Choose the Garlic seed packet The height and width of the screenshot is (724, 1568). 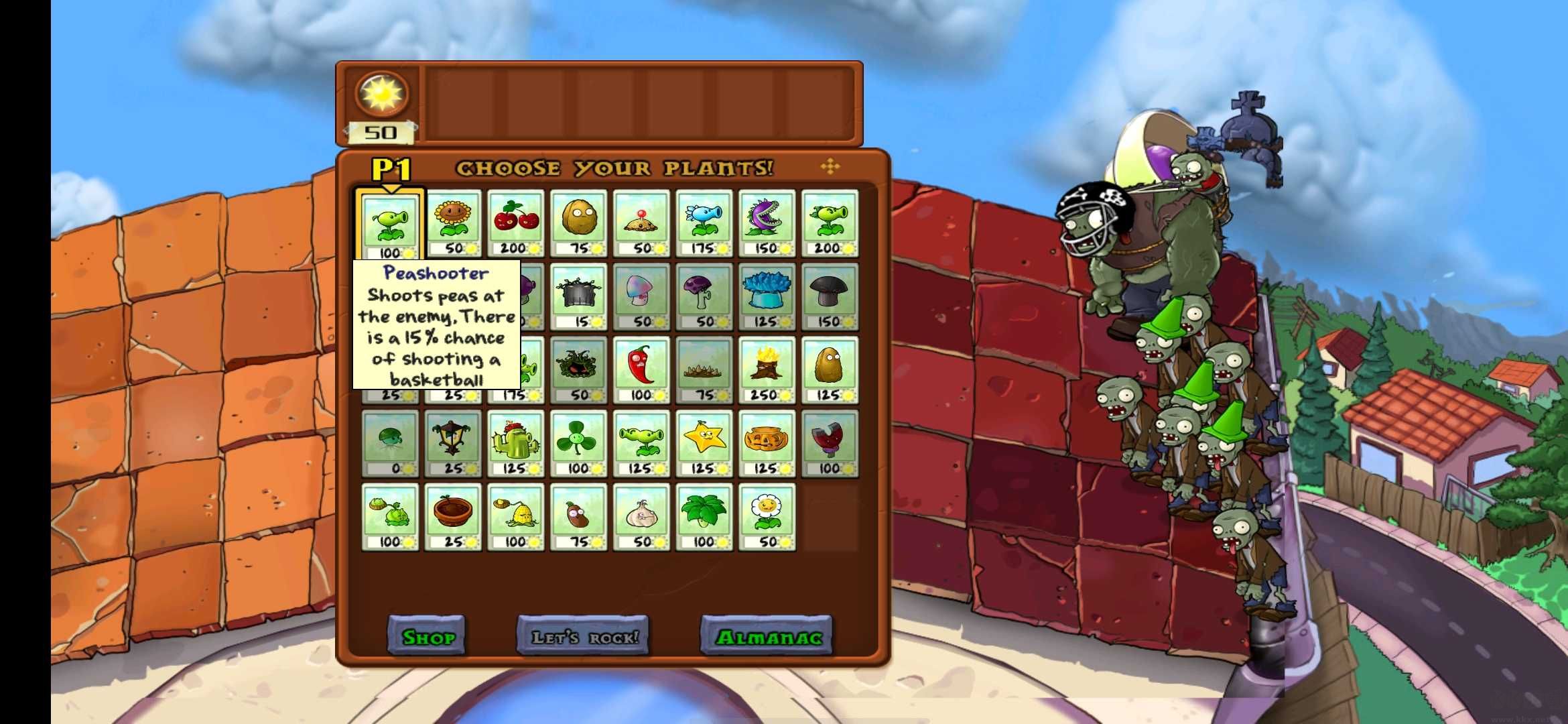(641, 517)
